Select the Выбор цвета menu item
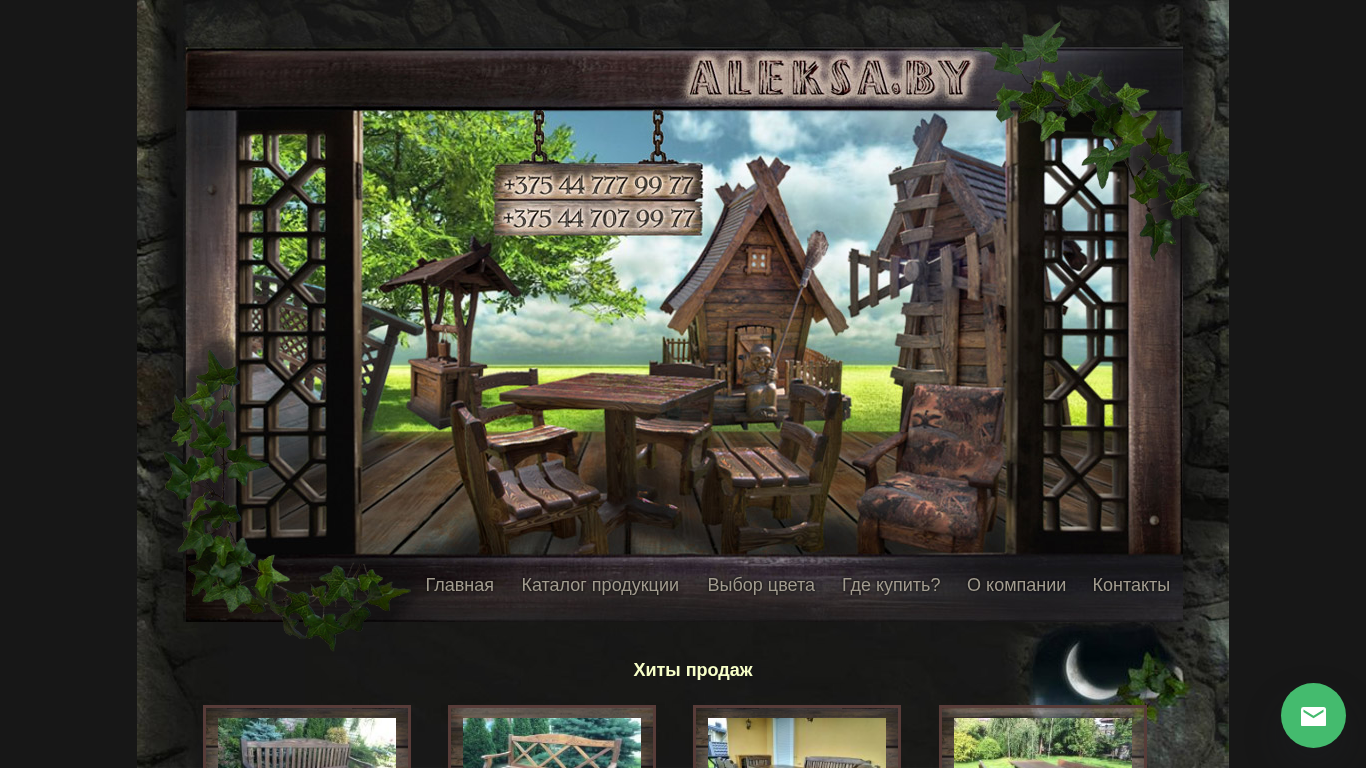The width and height of the screenshot is (1366, 768). point(761,585)
